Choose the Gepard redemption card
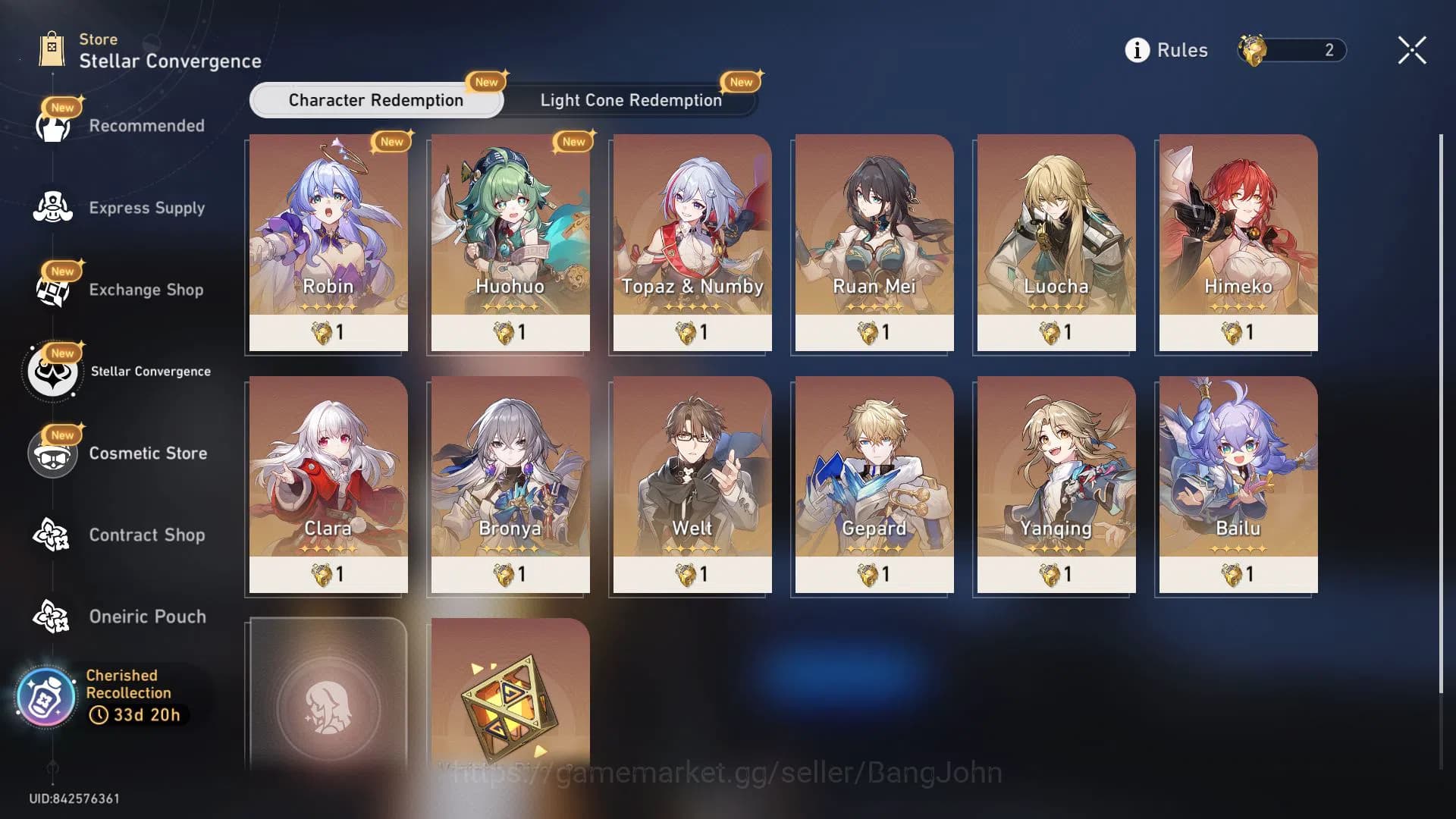This screenshot has width=1456, height=819. (873, 485)
